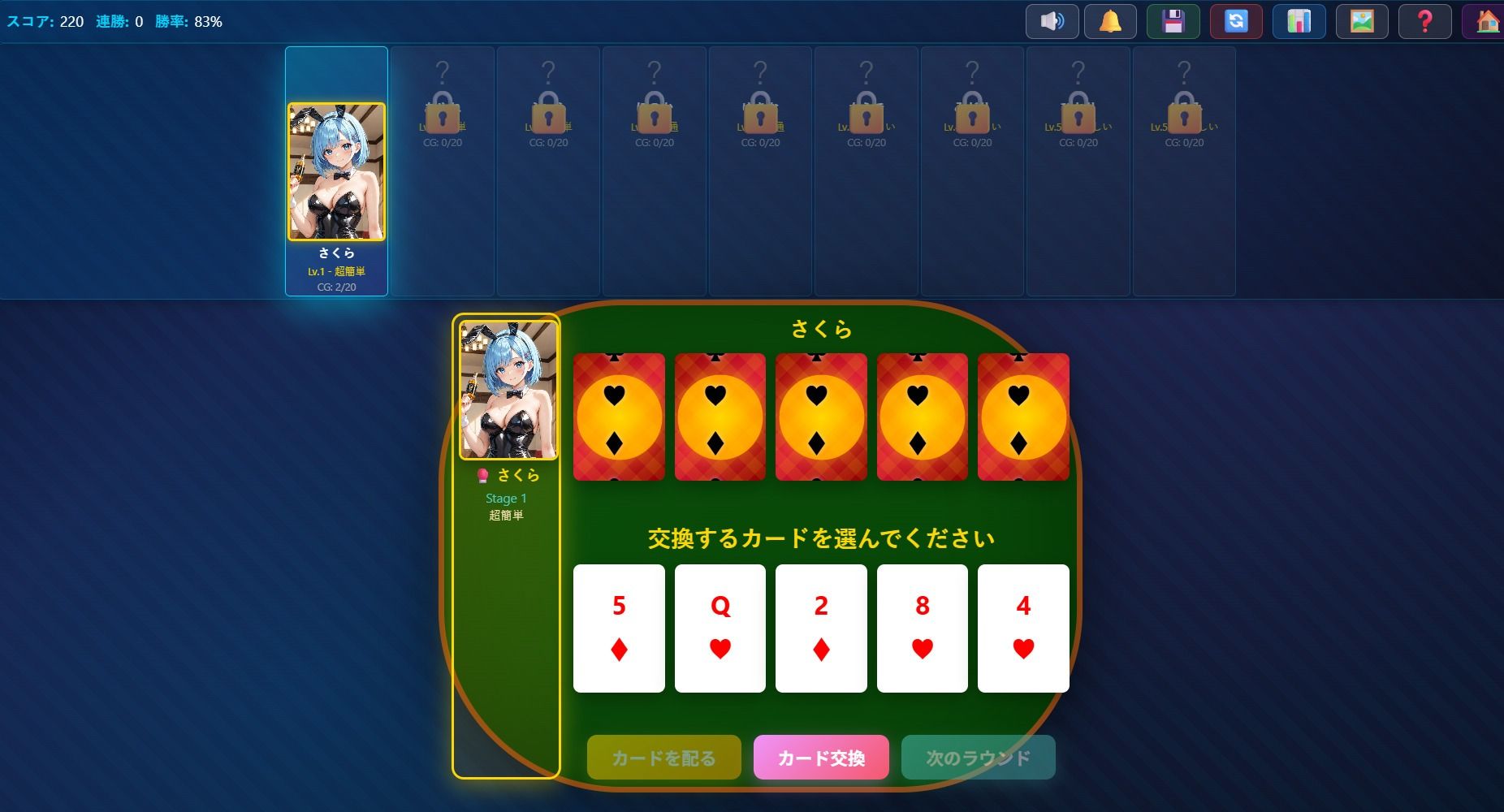This screenshot has height=812, width=1504.
Task: Open the notifications bell
Action: point(1110,20)
